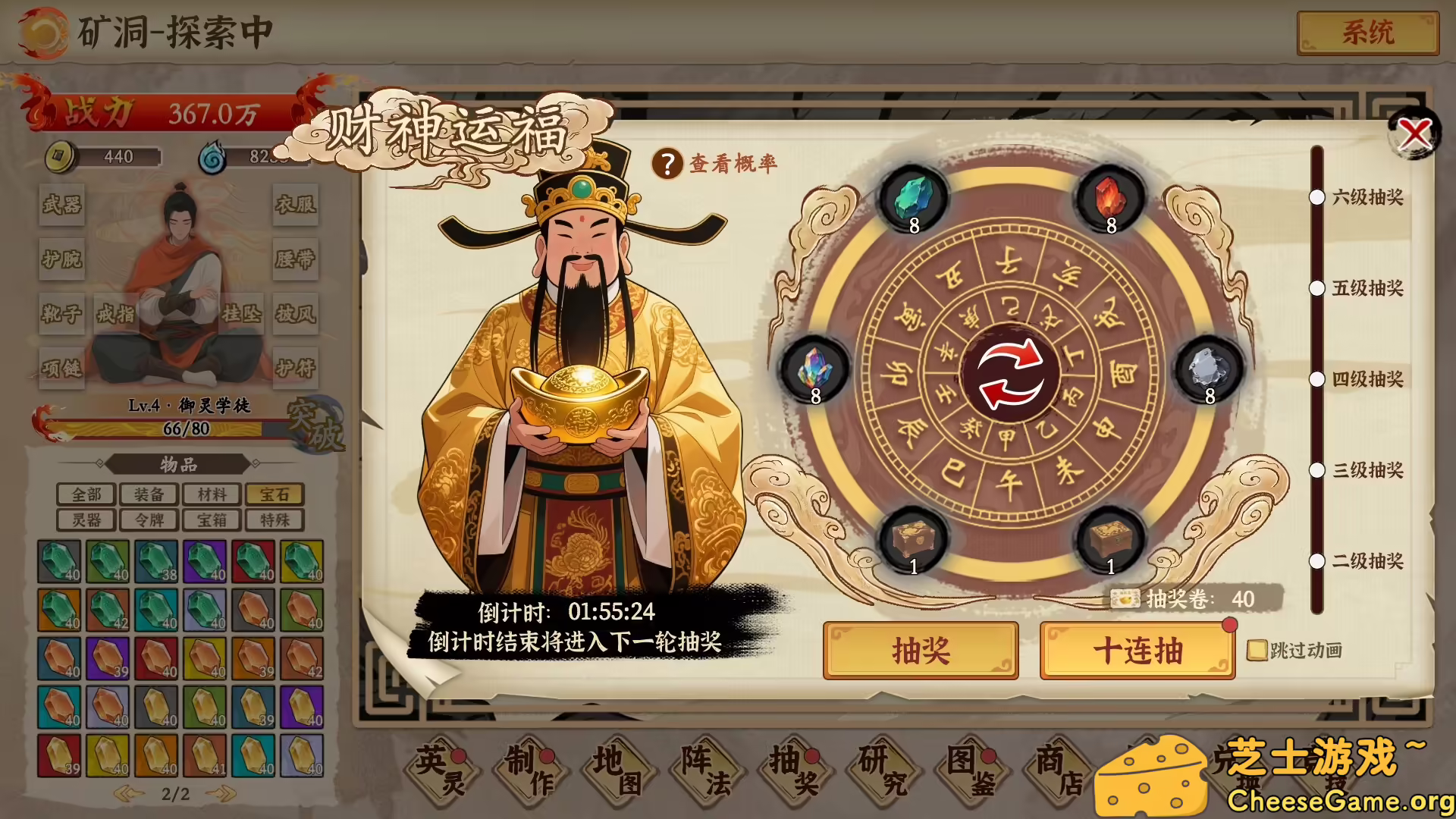
Task: Click the 查看概率 question mark icon
Action: pyautogui.click(x=667, y=163)
